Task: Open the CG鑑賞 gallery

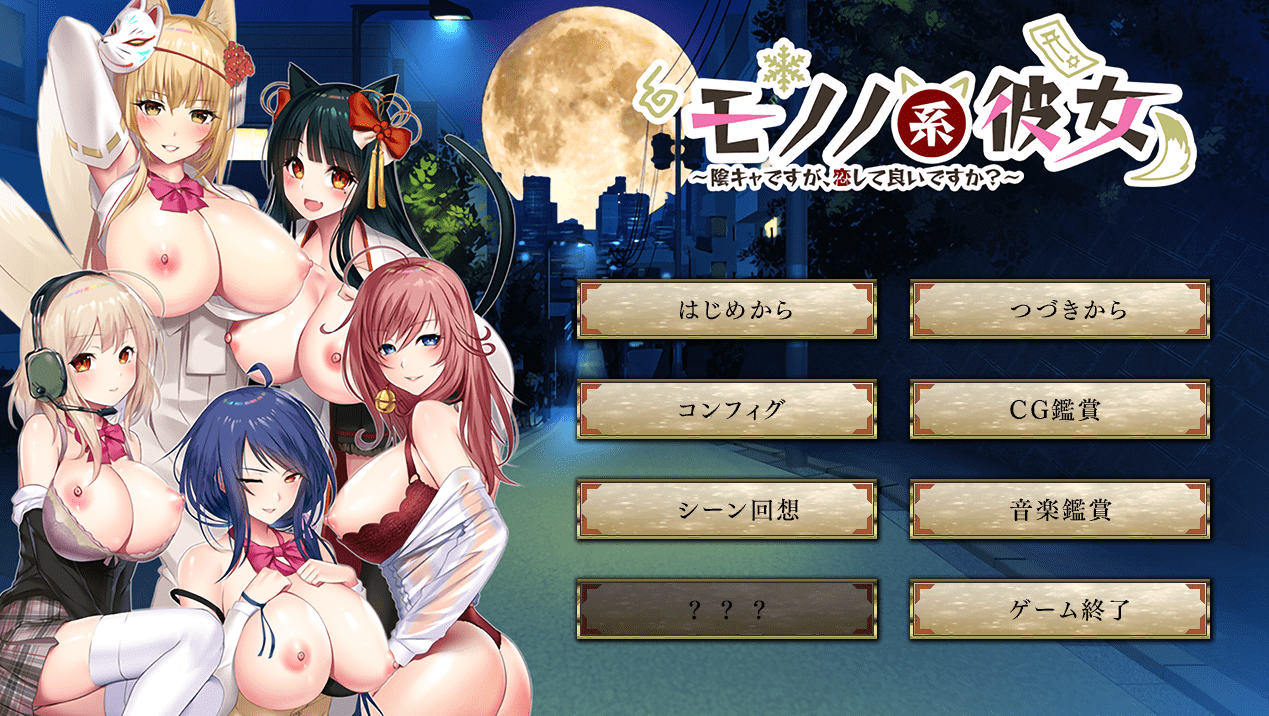Action: [x=1060, y=410]
